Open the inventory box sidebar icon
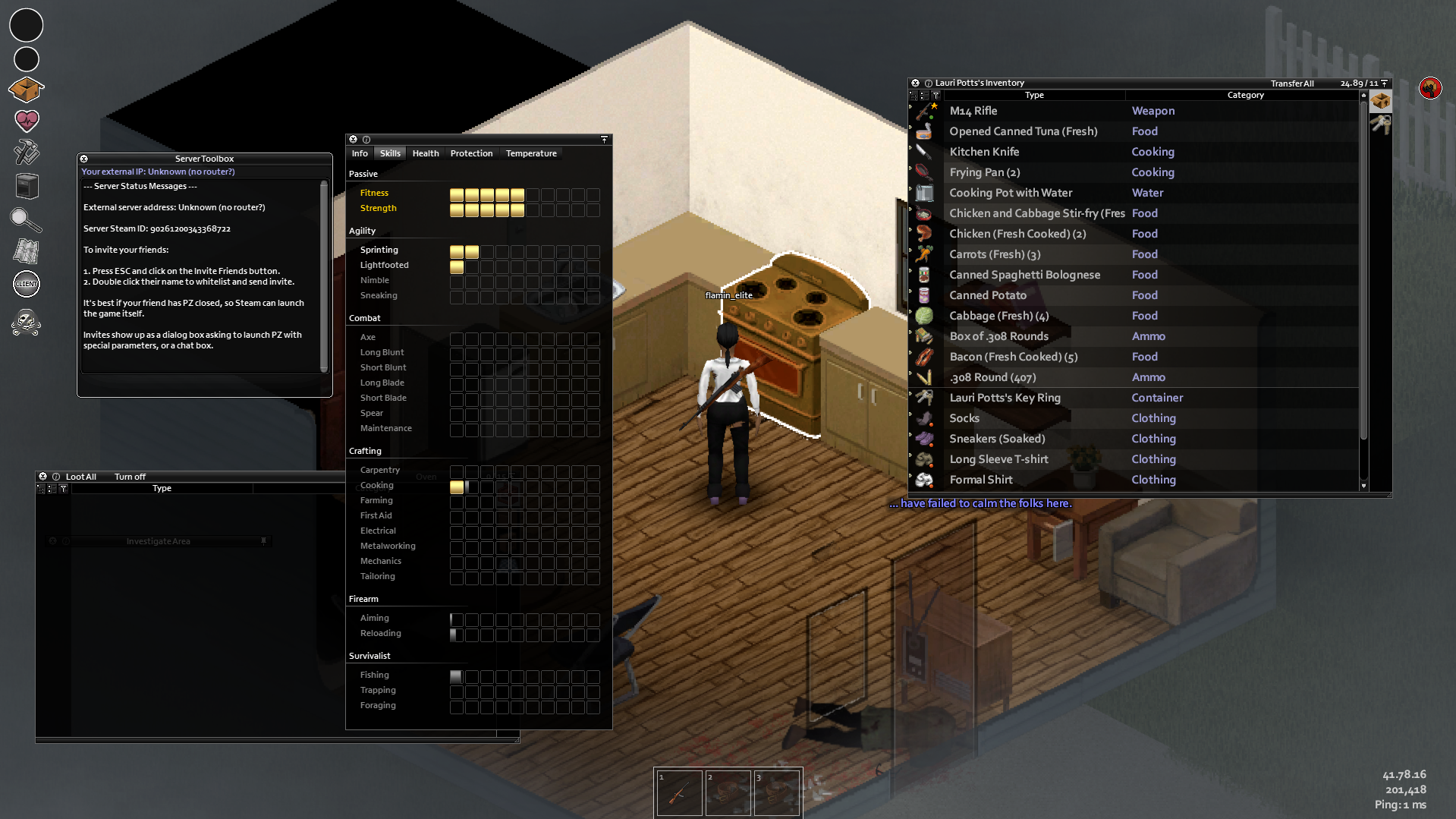This screenshot has height=819, width=1456. [x=27, y=90]
